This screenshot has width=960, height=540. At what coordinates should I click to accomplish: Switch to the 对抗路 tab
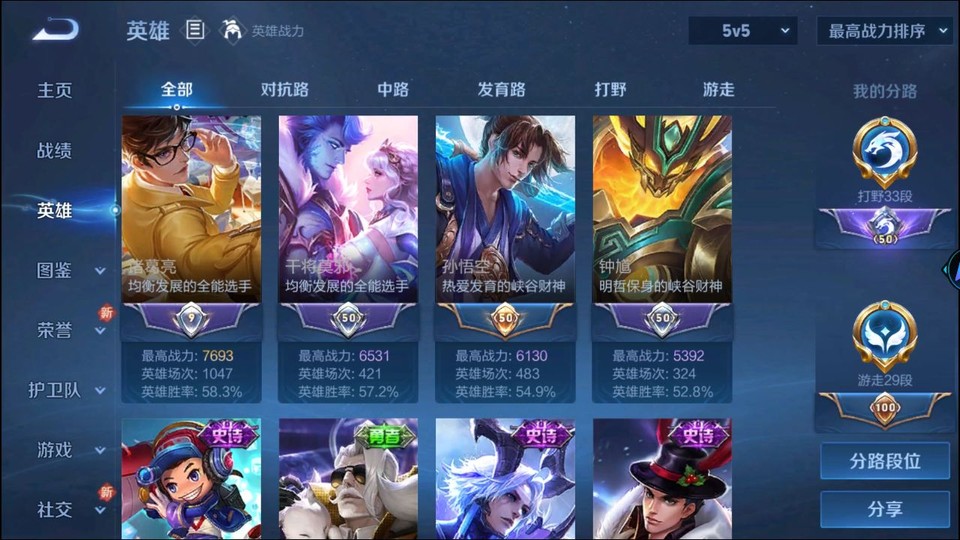pyautogui.click(x=284, y=90)
